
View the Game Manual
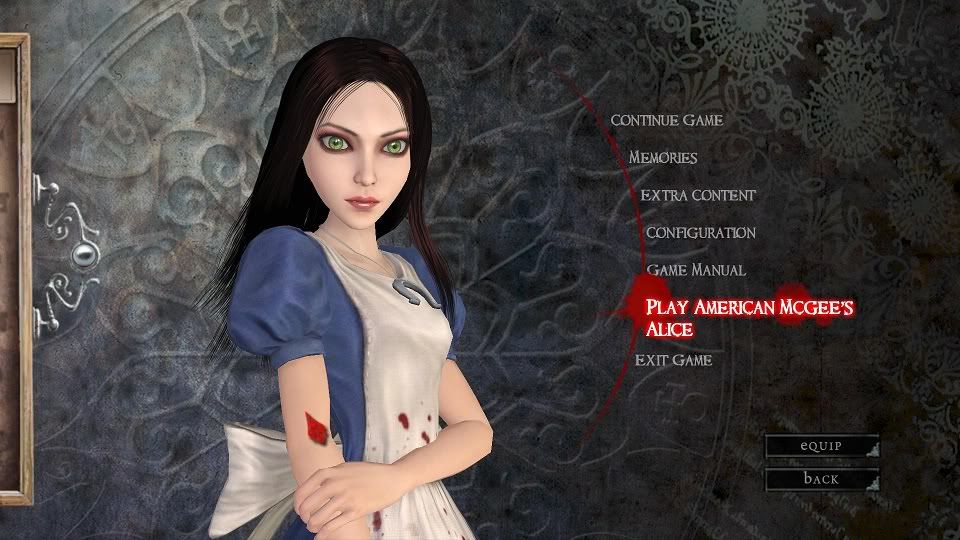(x=696, y=270)
